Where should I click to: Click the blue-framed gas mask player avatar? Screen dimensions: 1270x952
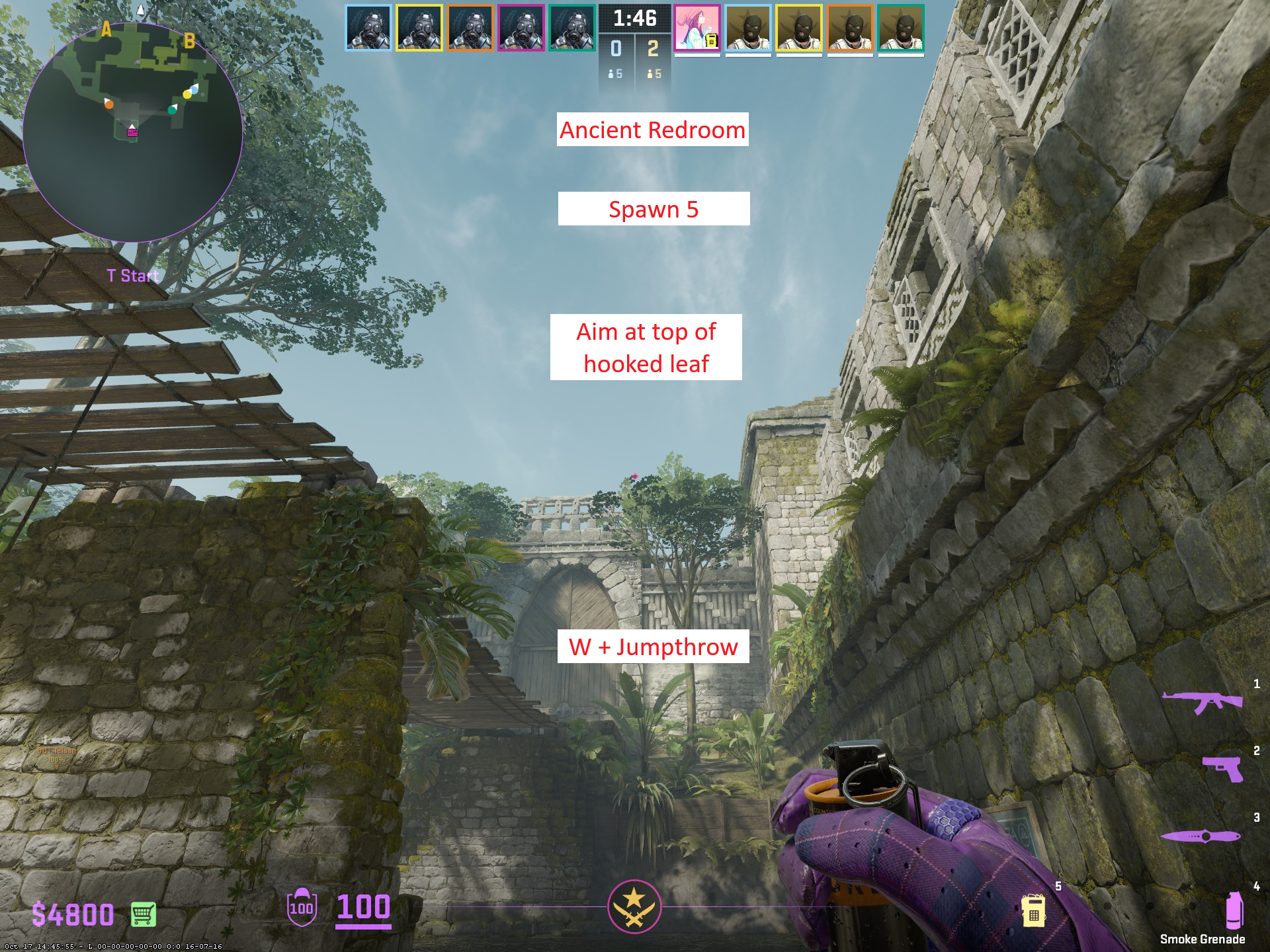point(368,28)
